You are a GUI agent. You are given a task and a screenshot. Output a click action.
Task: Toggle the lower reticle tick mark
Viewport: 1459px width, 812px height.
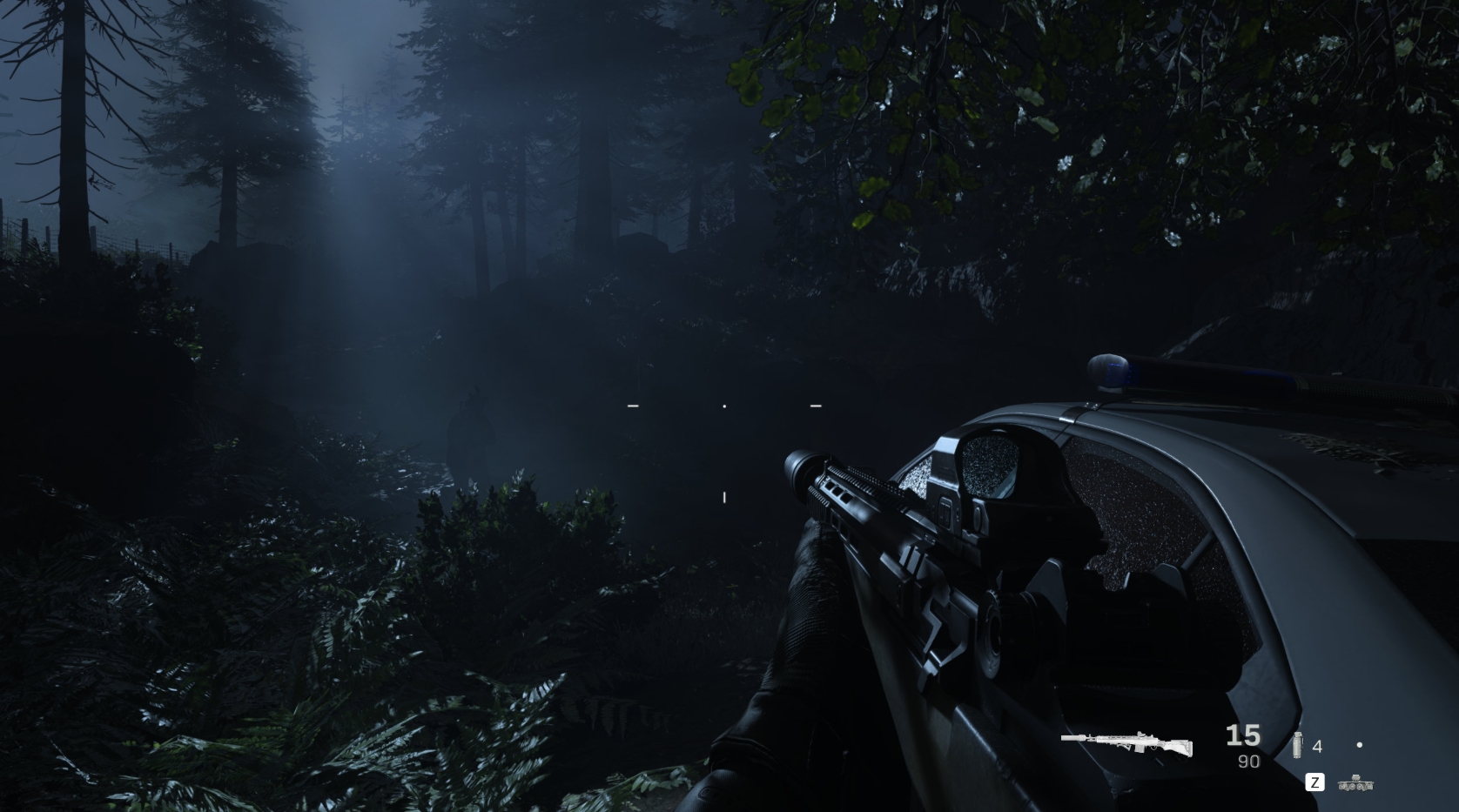tap(724, 495)
